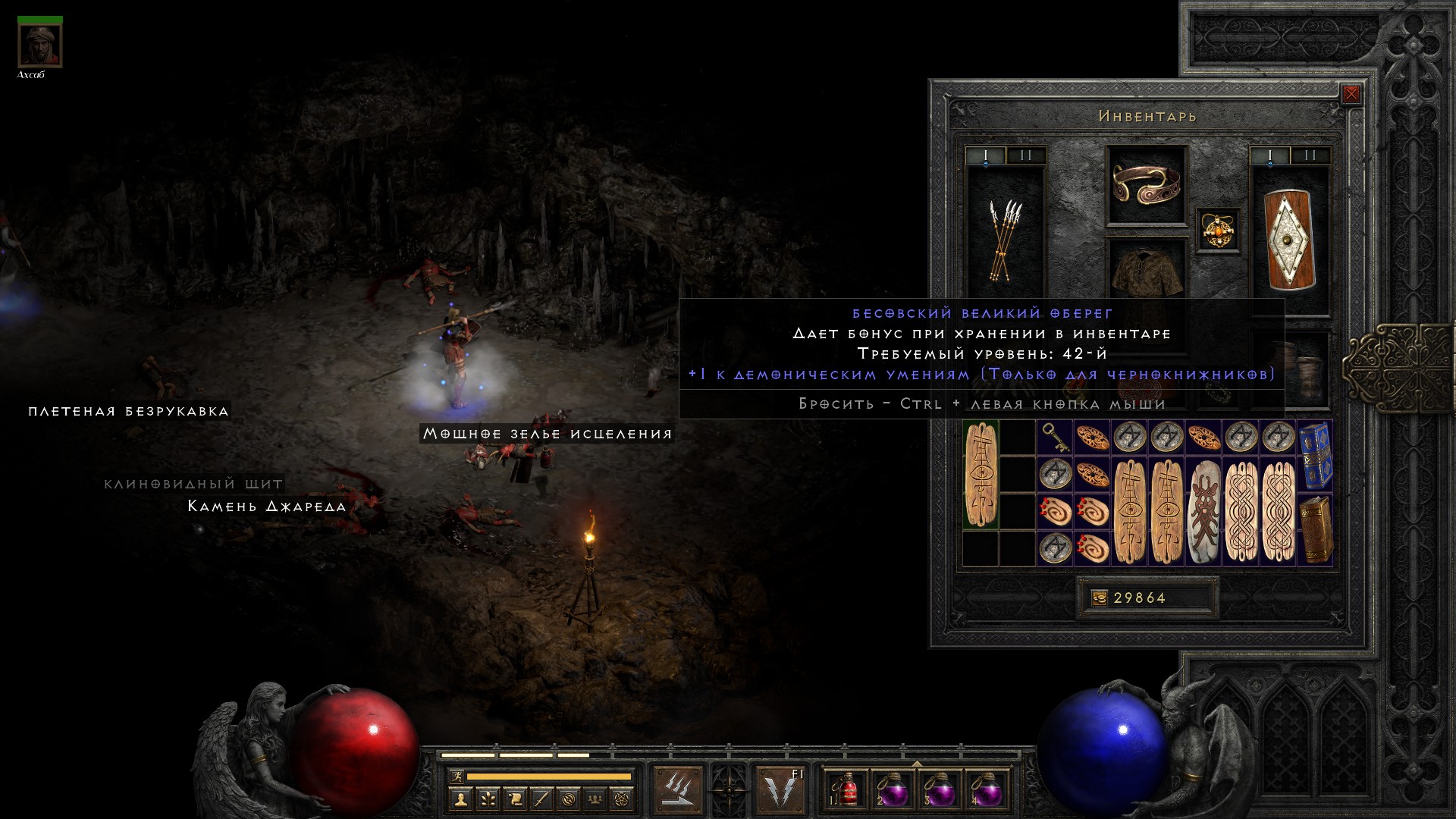The width and height of the screenshot is (1456, 819).
Task: Select the equipped circlet in the helm slot
Action: [x=1146, y=184]
